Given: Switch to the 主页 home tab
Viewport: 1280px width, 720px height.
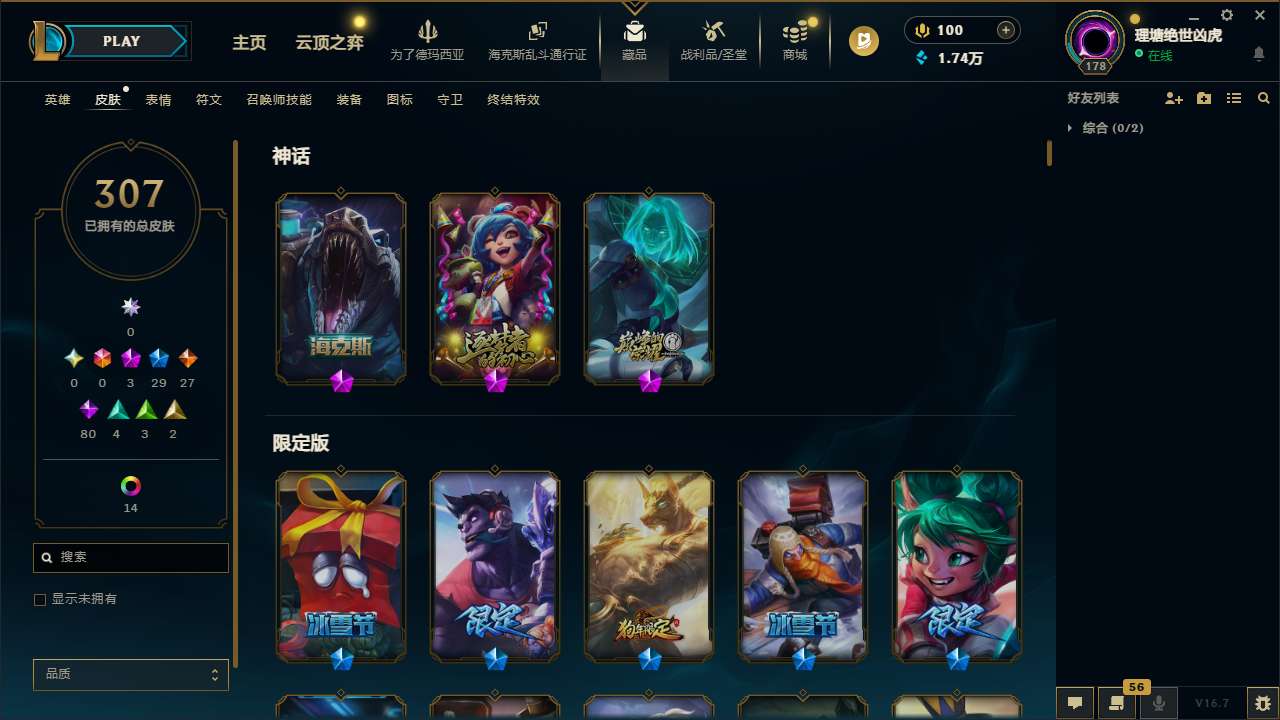Looking at the screenshot, I should tap(249, 43).
